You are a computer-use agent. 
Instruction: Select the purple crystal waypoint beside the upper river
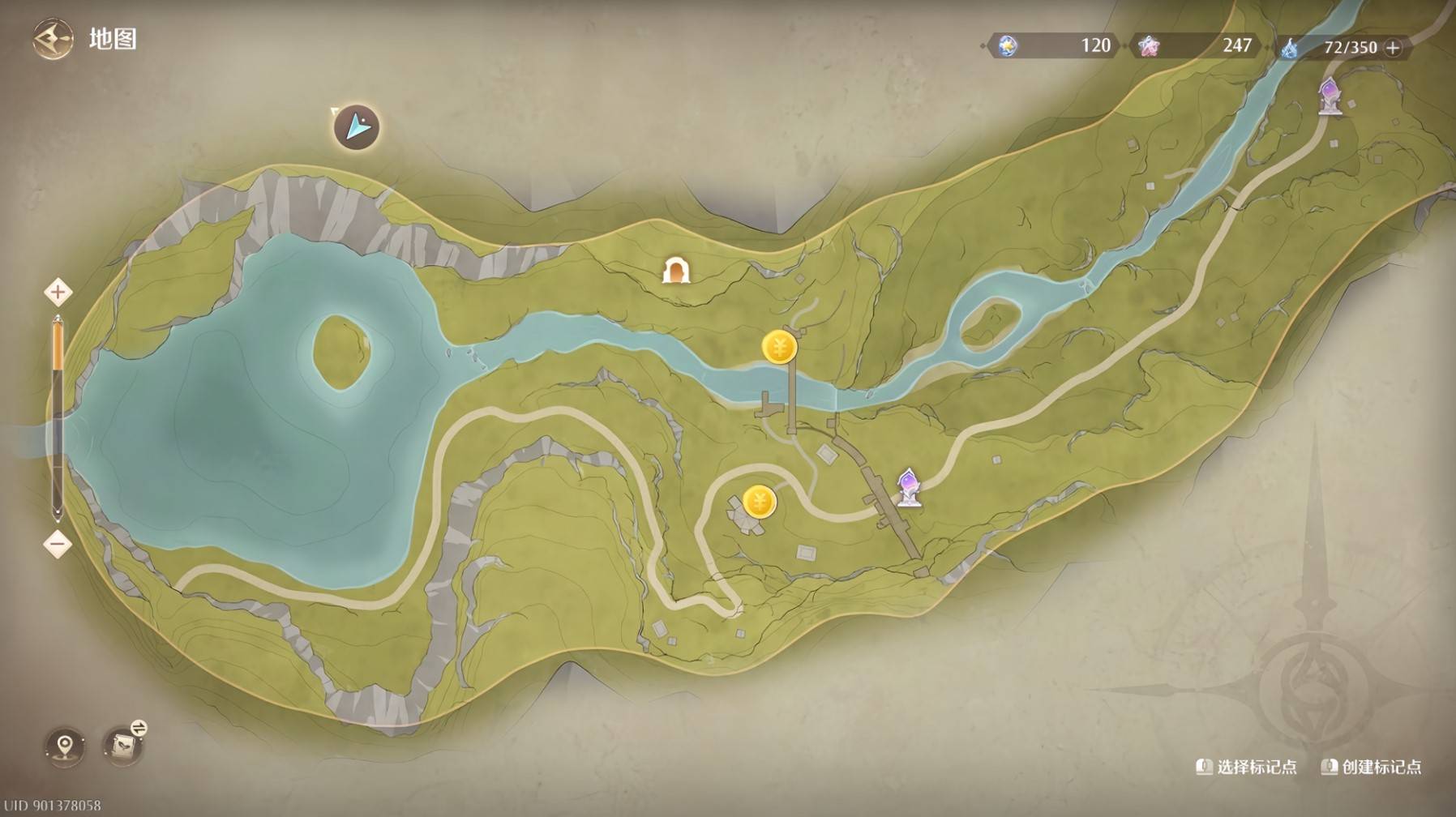point(1330,96)
